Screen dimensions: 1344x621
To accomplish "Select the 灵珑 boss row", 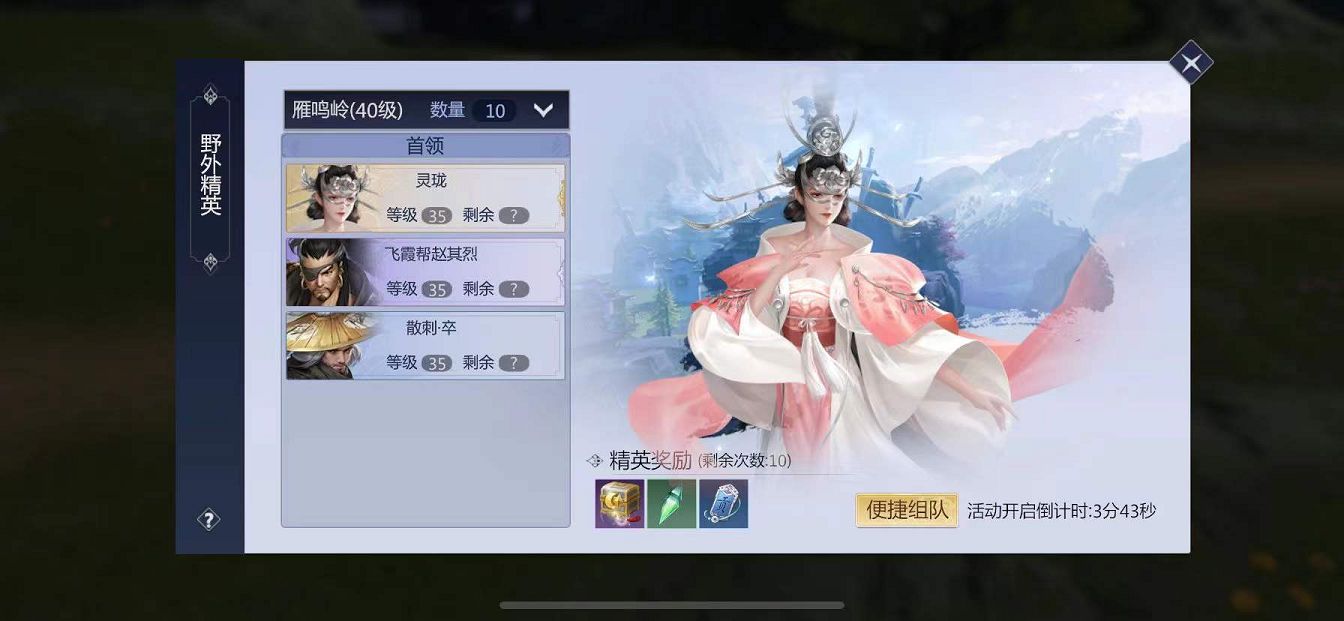I will tap(425, 198).
